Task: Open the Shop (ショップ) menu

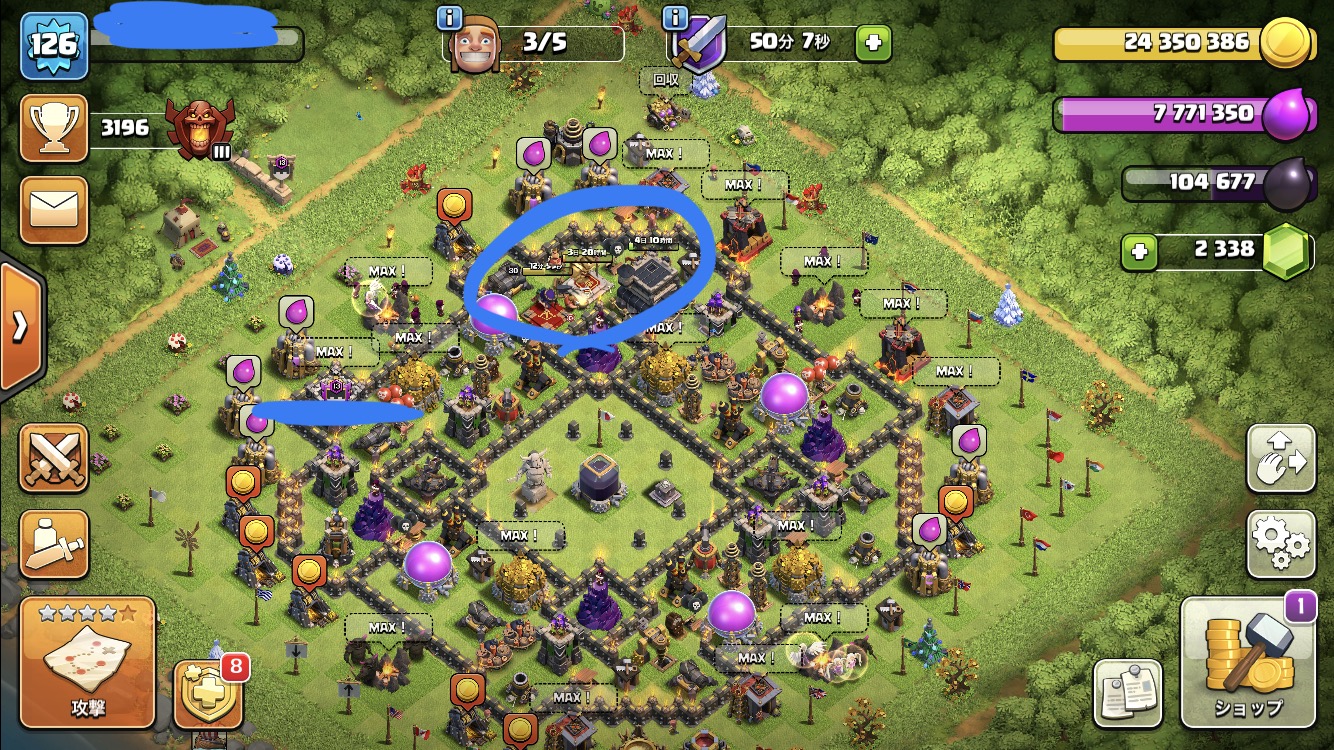Action: tap(1249, 663)
